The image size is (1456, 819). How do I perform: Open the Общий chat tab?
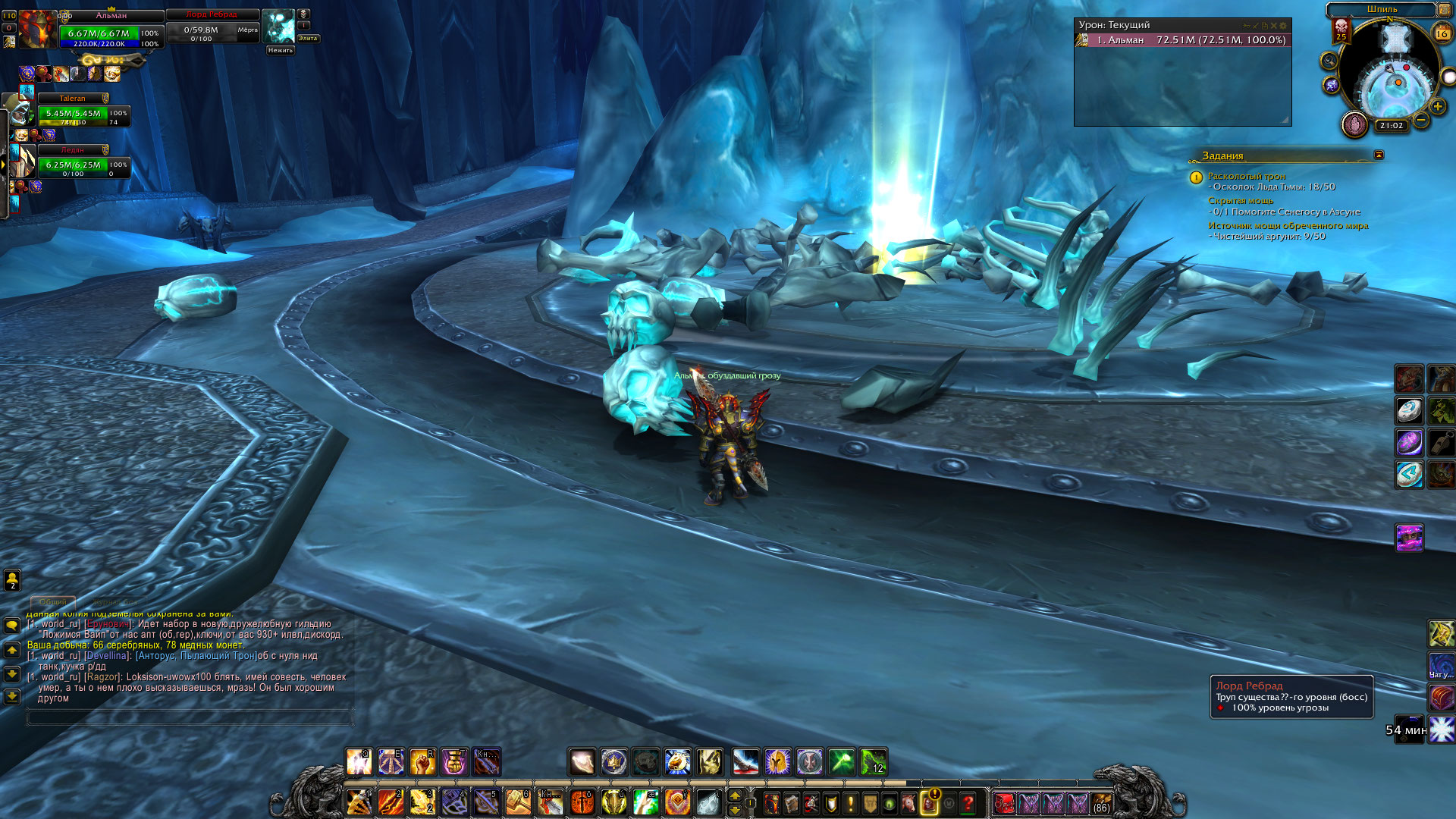click(x=53, y=602)
